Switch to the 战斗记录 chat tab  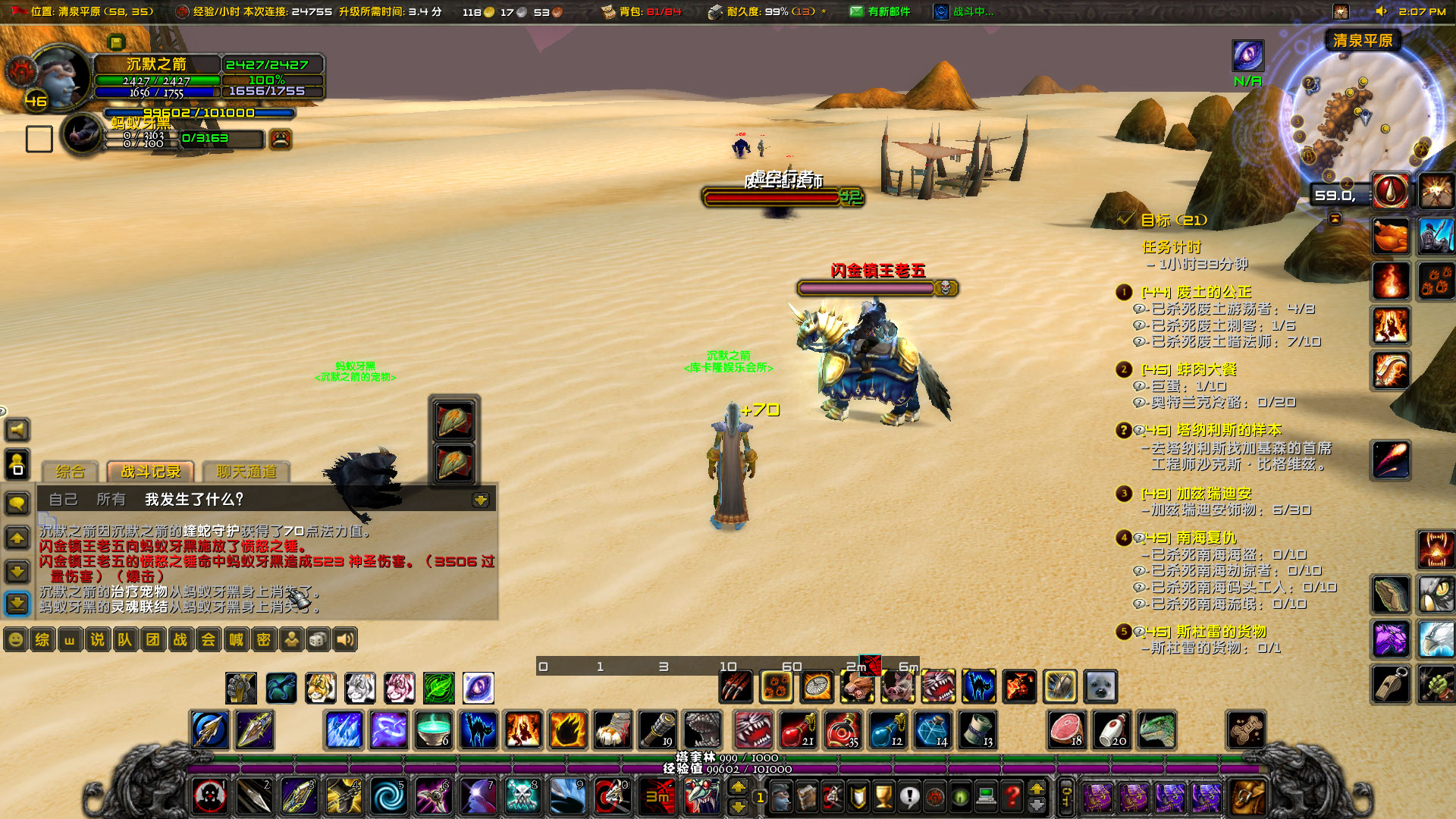click(x=149, y=472)
